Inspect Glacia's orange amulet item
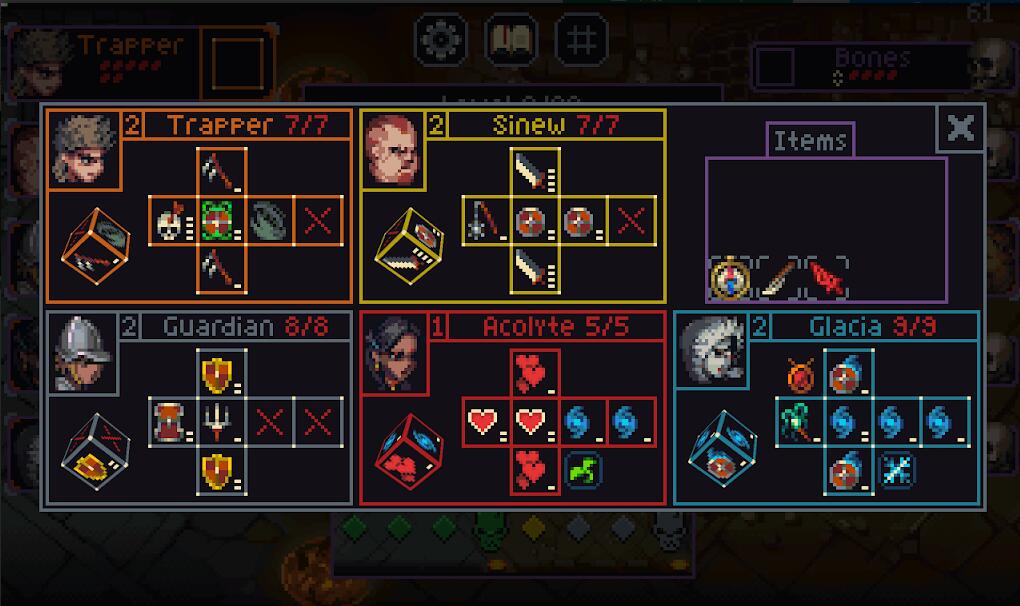Viewport: 1020px width, 606px height. point(799,375)
